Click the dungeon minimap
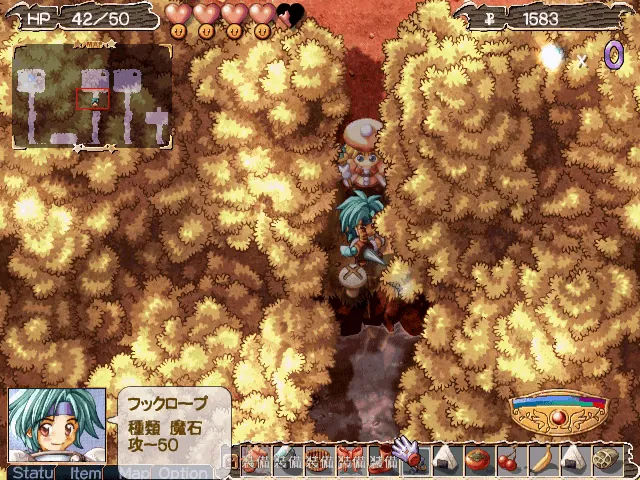This screenshot has width=640, height=480. pyautogui.click(x=91, y=97)
